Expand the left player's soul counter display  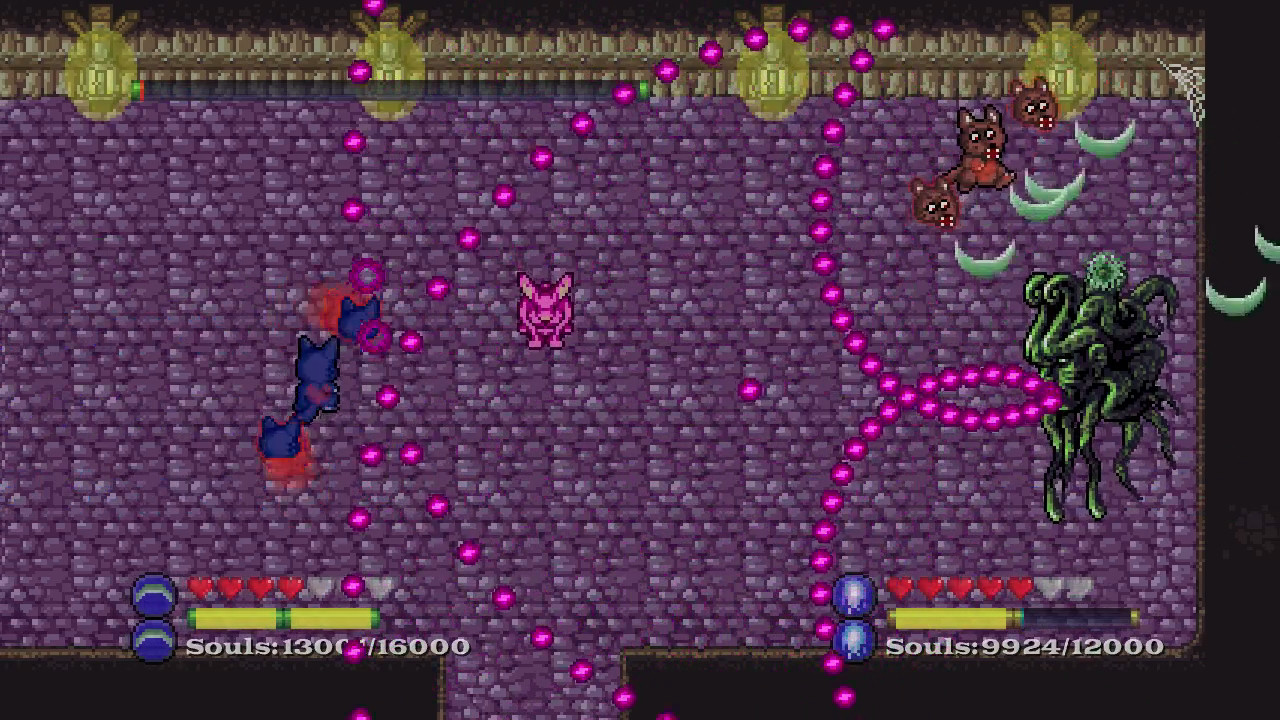325,647
